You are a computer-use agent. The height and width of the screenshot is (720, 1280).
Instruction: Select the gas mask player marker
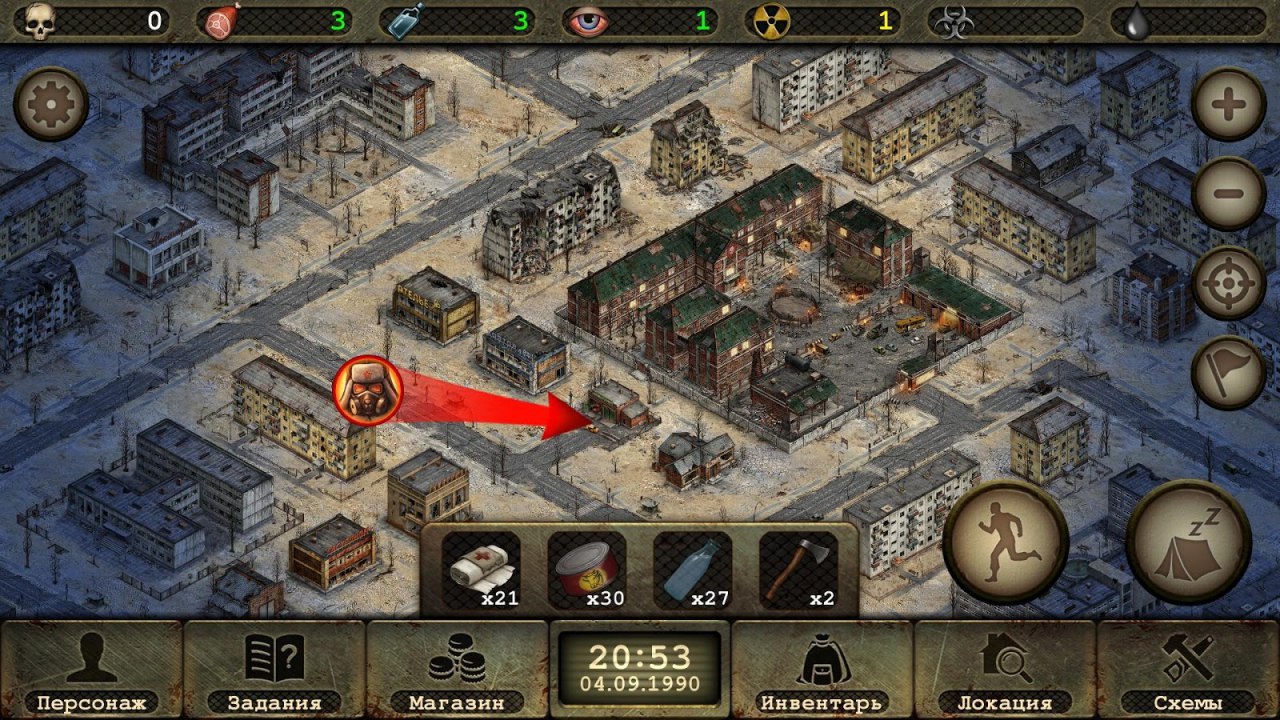pos(367,390)
